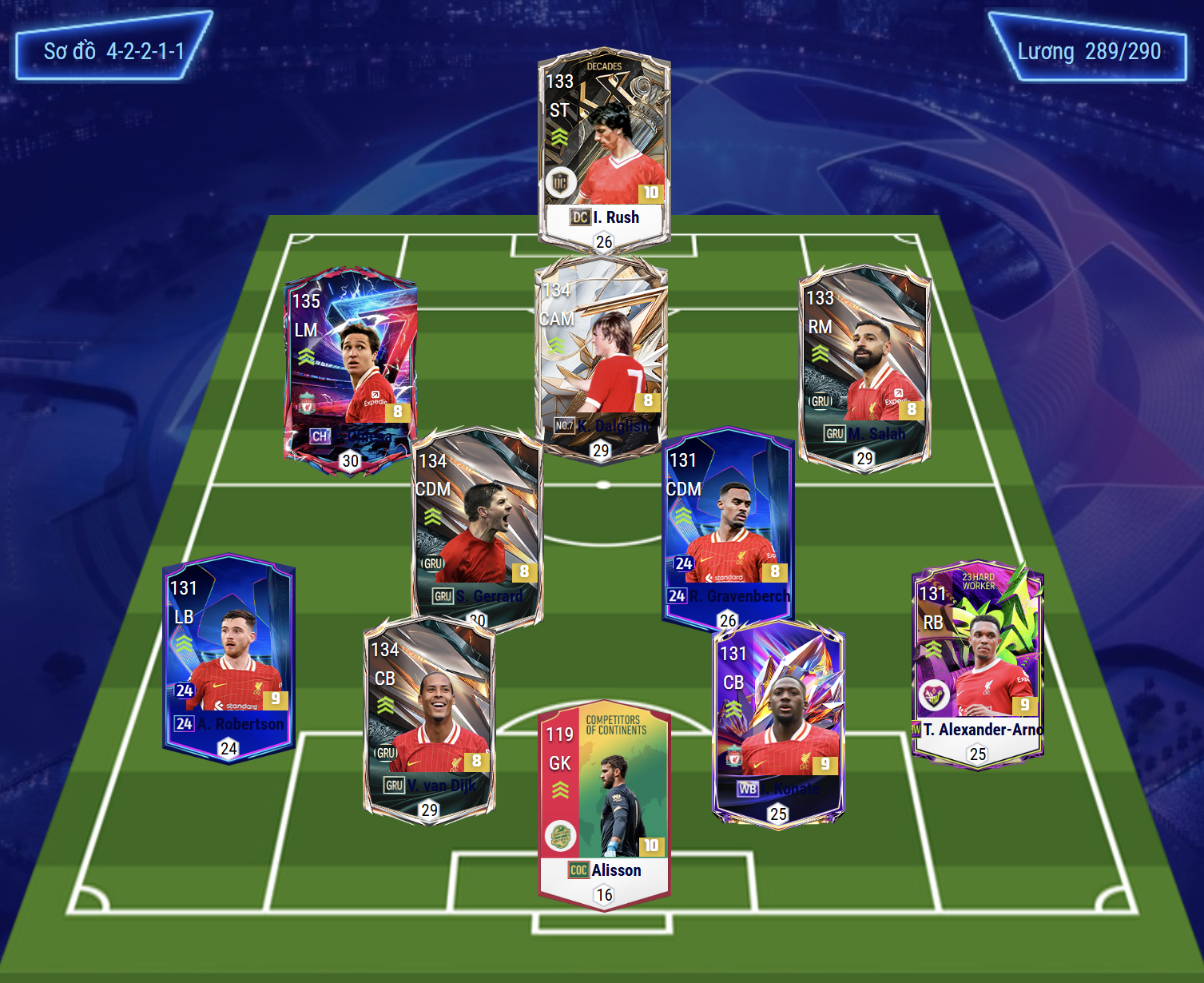Choose the R. Gravenberch CDM card
The height and width of the screenshot is (983, 1204).
728,523
